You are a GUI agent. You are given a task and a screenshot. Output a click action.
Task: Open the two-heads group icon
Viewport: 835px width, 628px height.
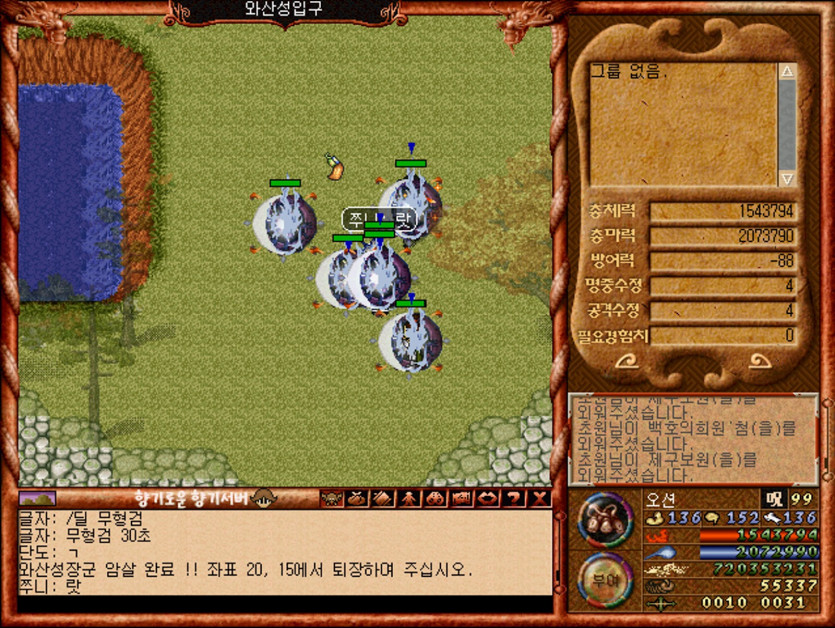[435, 498]
